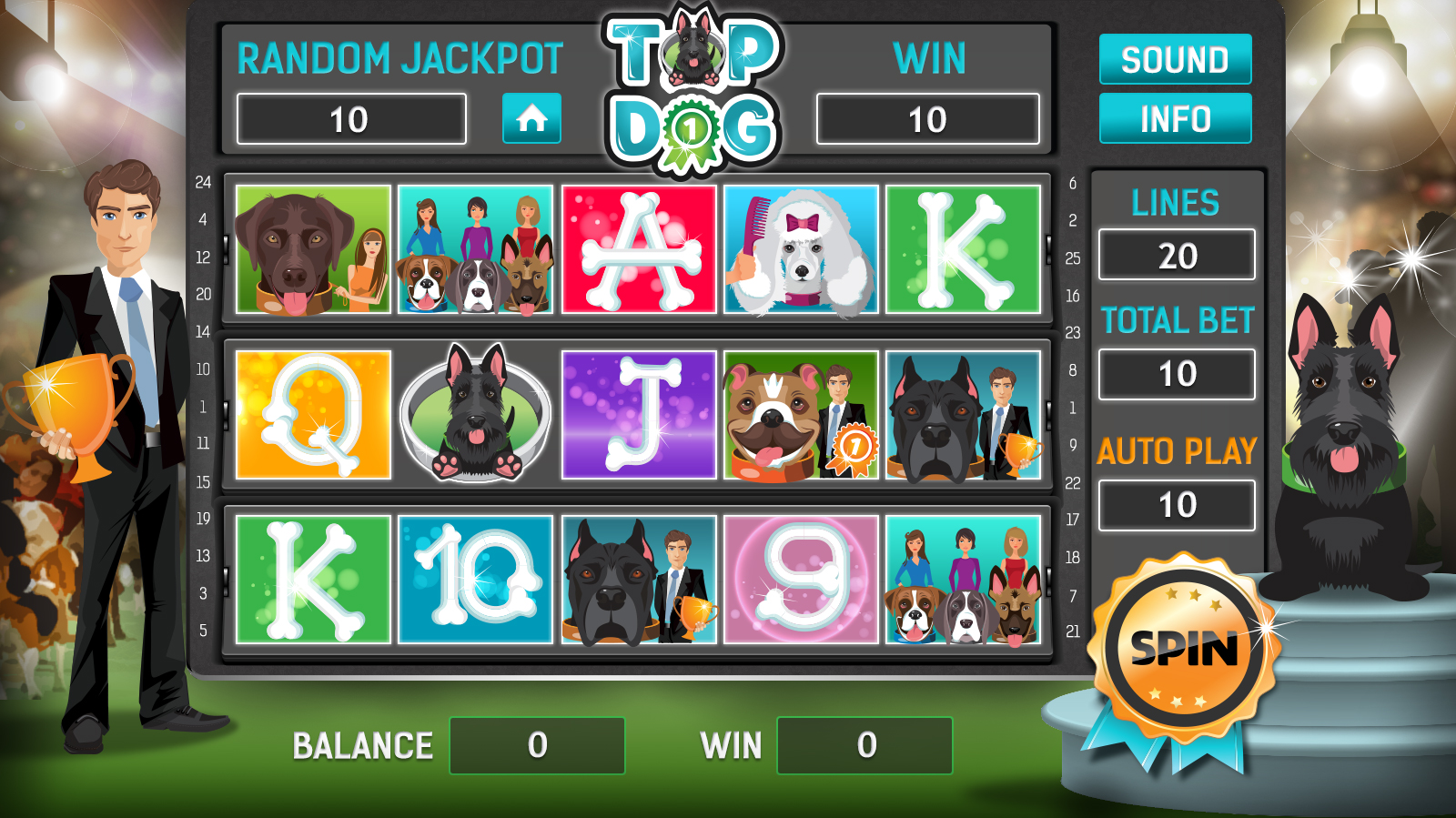Select payline number 1 on the left
The width and height of the screenshot is (1456, 818).
coord(205,406)
